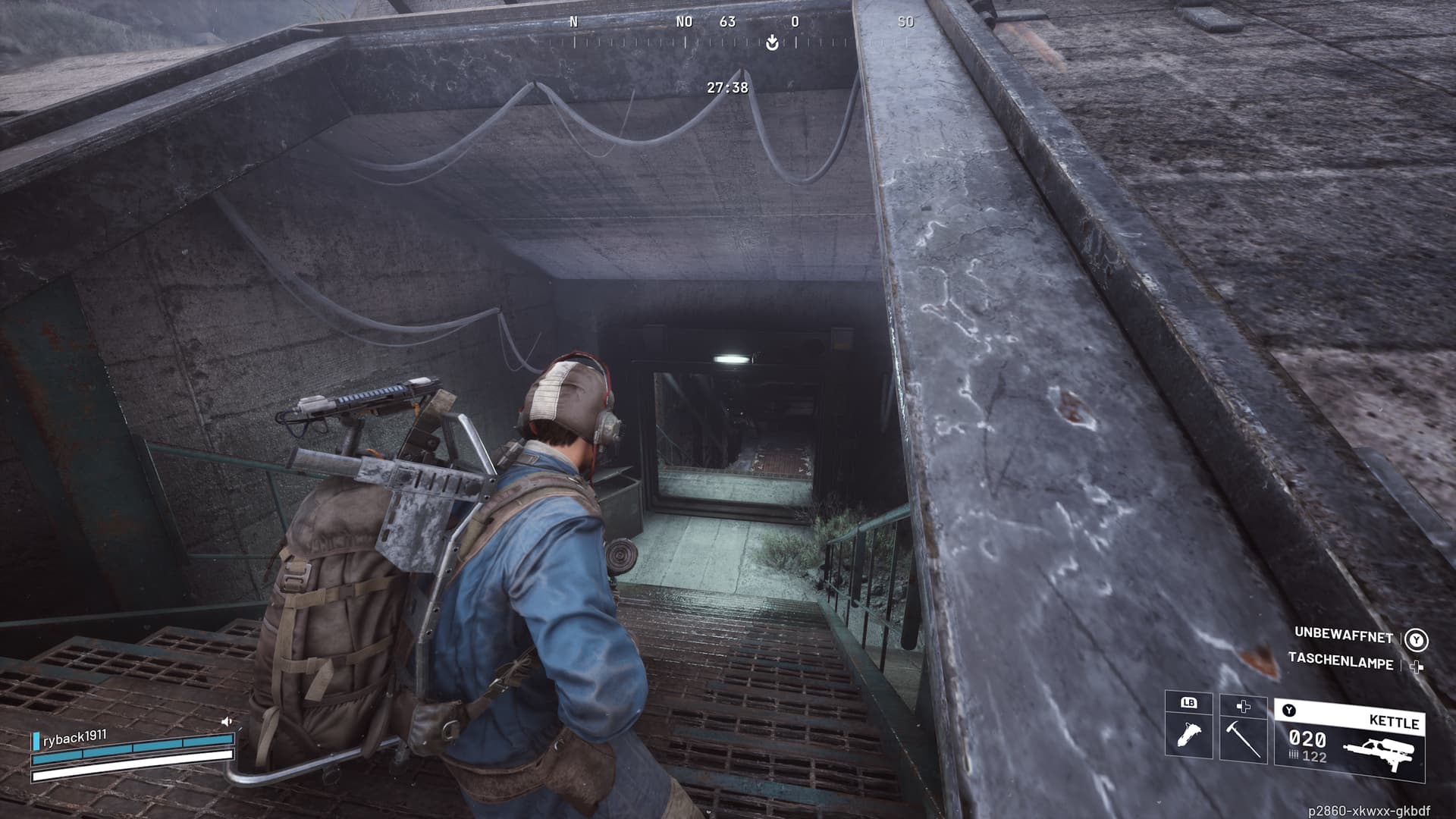
Task: Click the voice speaker icon above shield bar
Action: coord(226,722)
